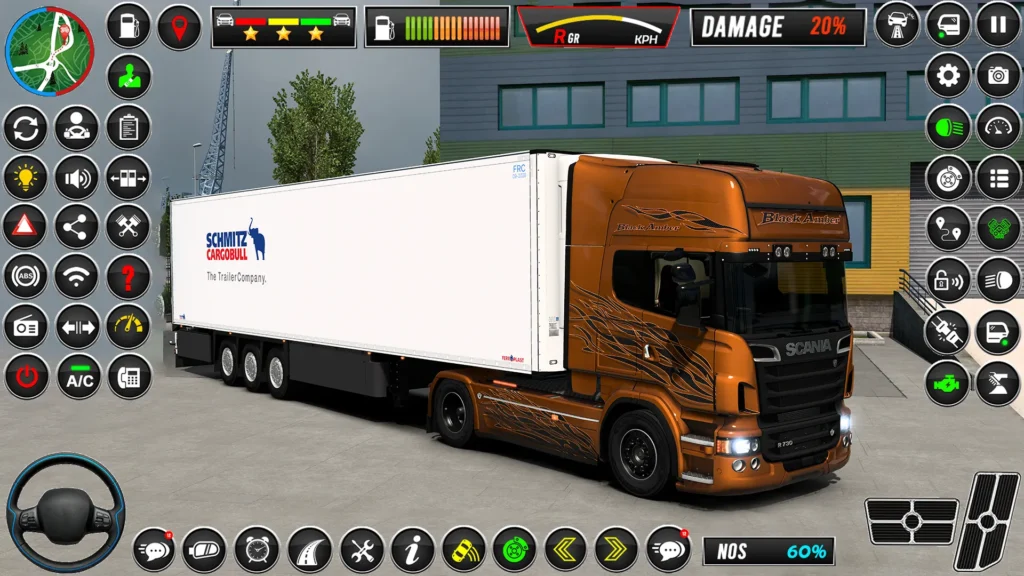Viewport: 1024px width, 576px height.
Task: Open the circular minimap
Action: click(x=49, y=51)
